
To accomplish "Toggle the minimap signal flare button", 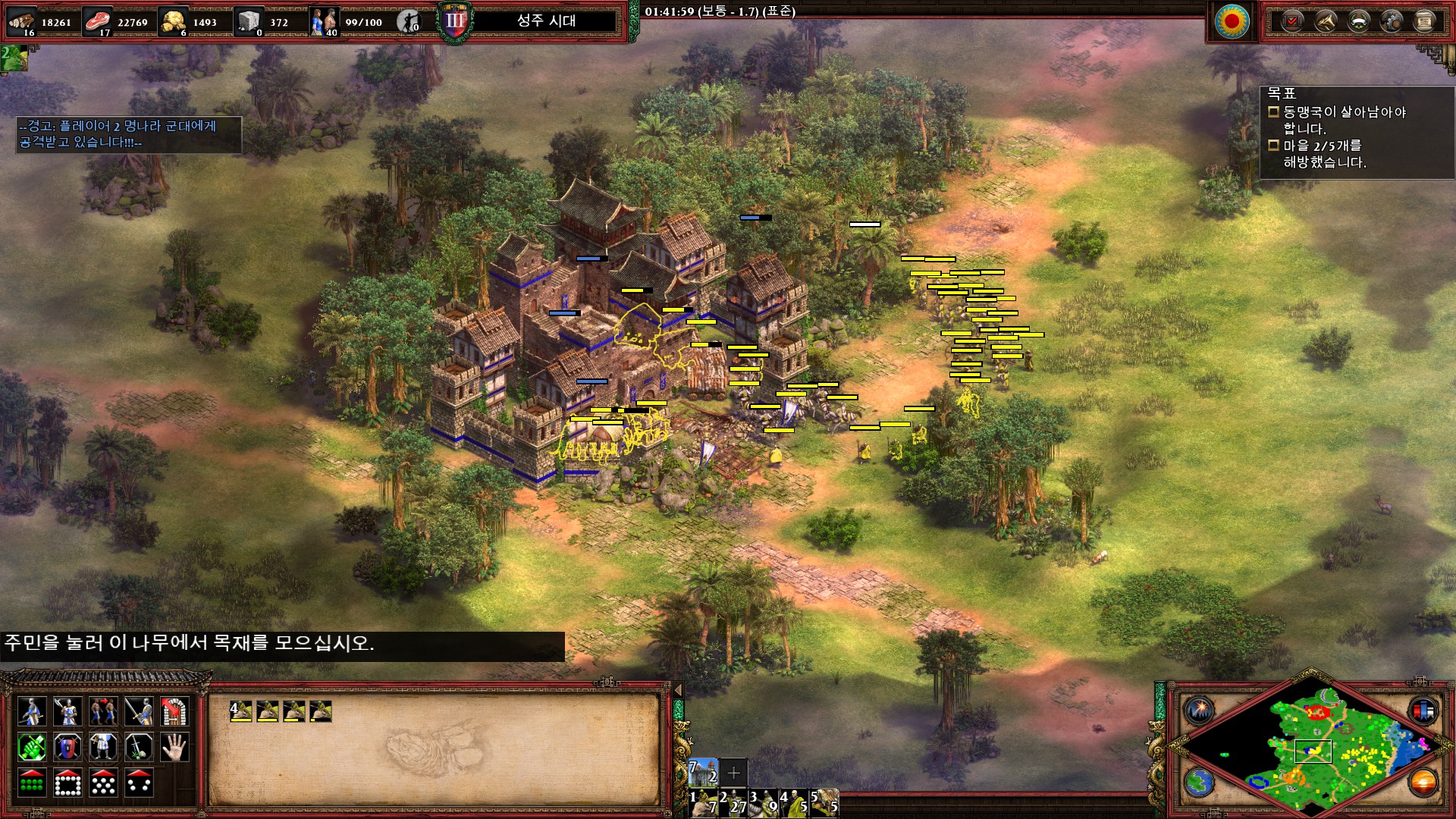I will pyautogui.click(x=1200, y=711).
